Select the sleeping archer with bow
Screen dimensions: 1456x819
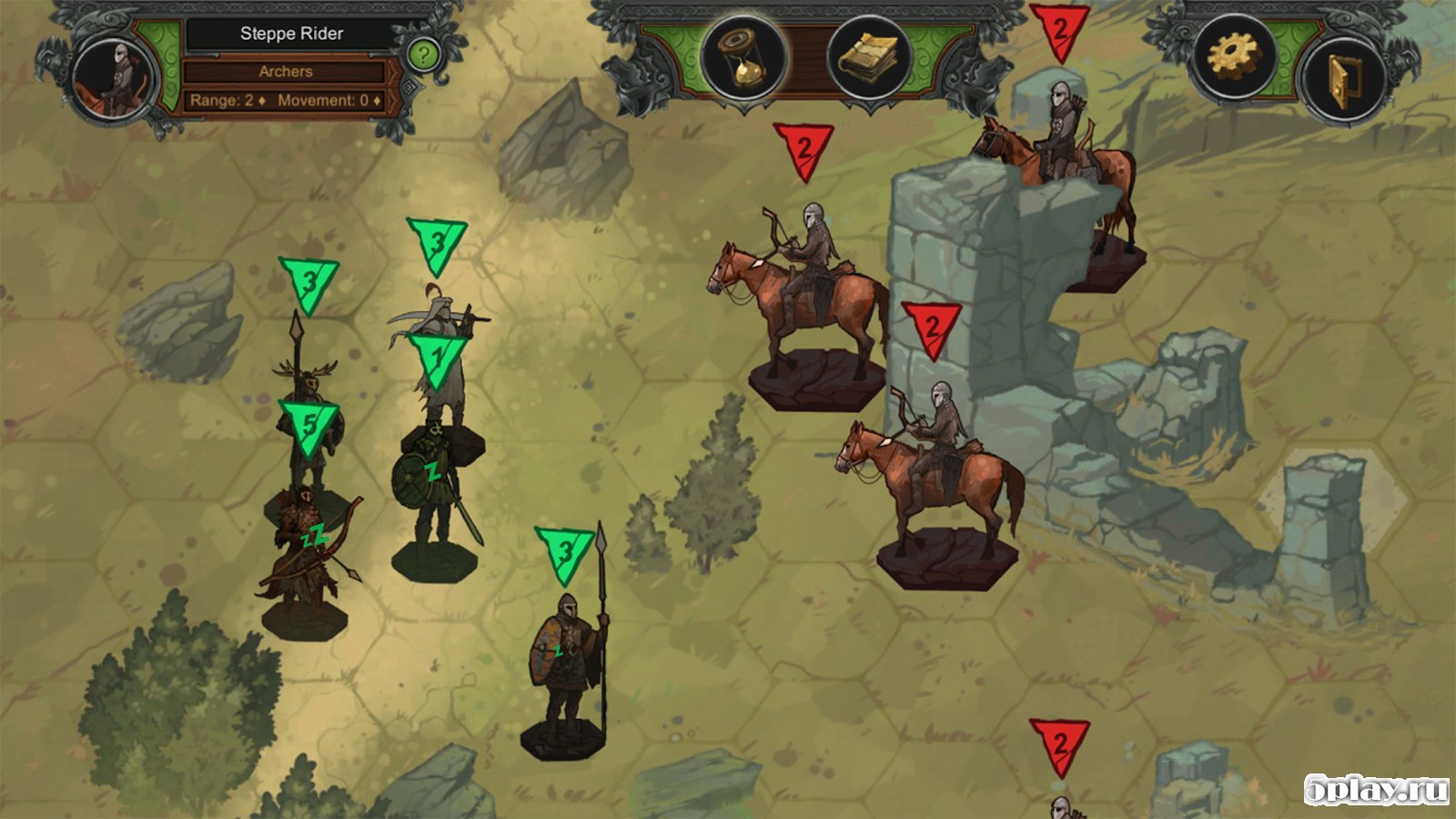point(306,555)
